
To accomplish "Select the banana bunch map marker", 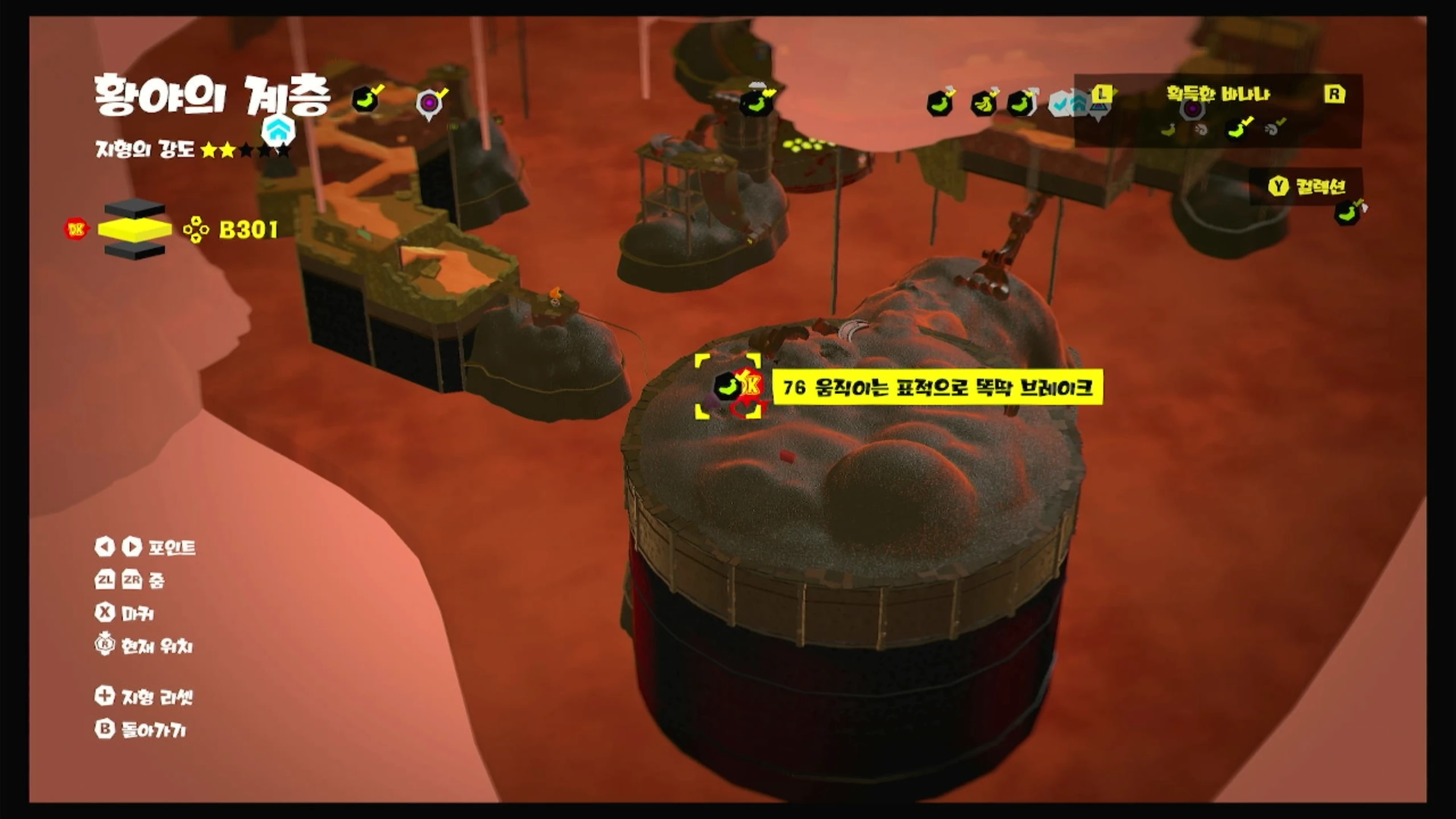I will click(x=983, y=104).
